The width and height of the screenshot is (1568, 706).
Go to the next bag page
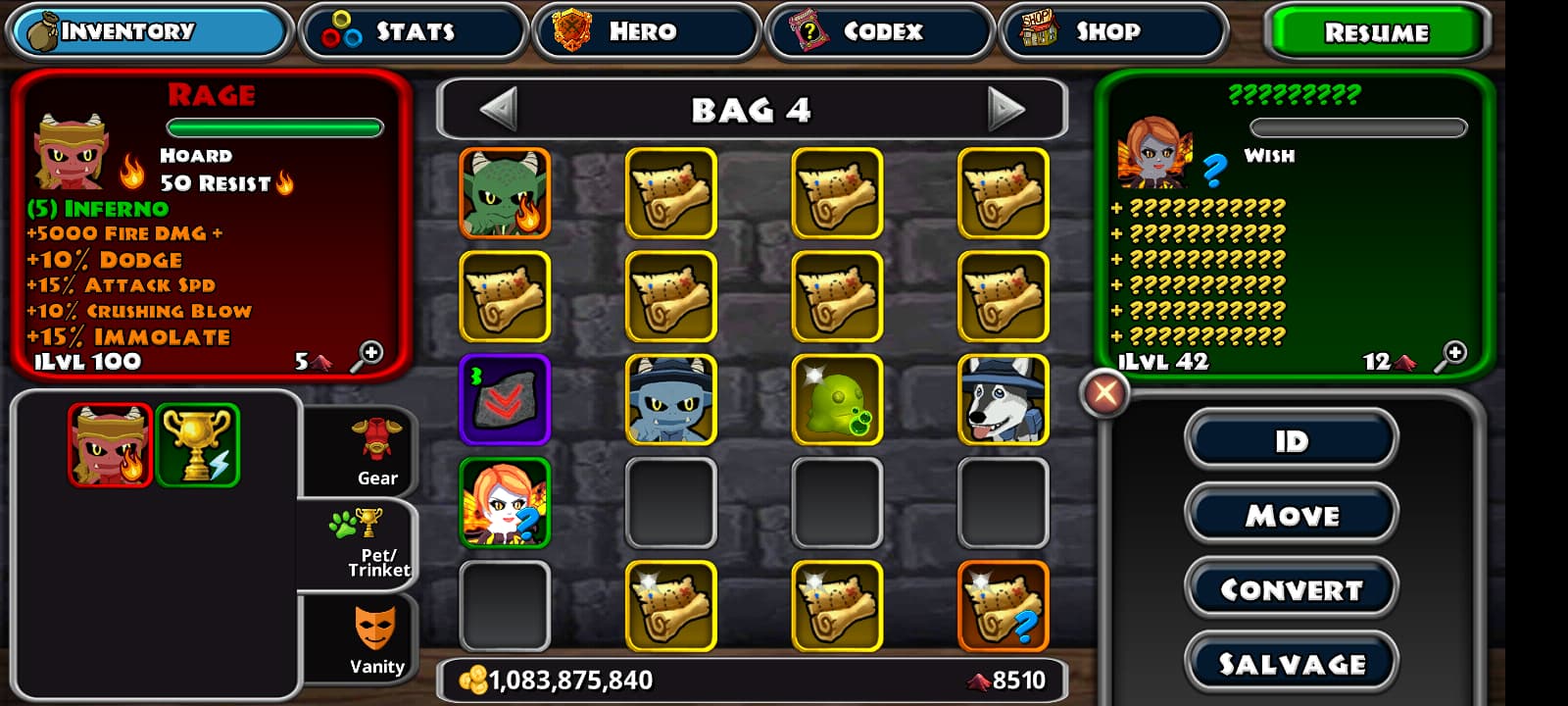[x=1005, y=109]
